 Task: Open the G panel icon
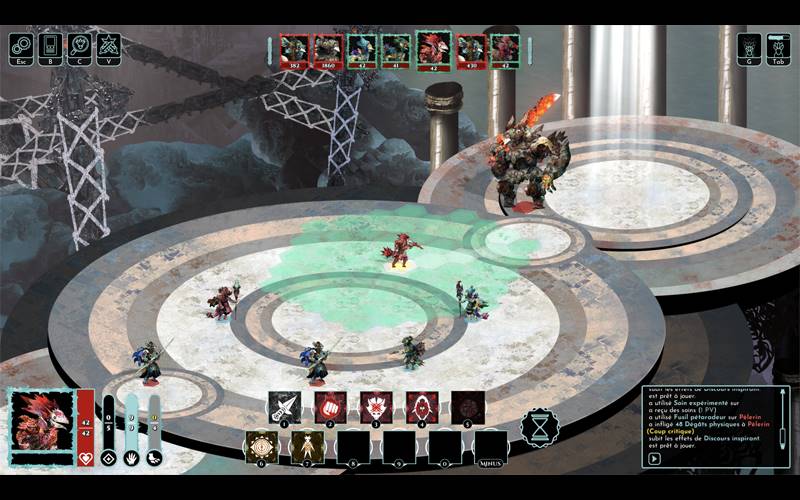(750, 47)
